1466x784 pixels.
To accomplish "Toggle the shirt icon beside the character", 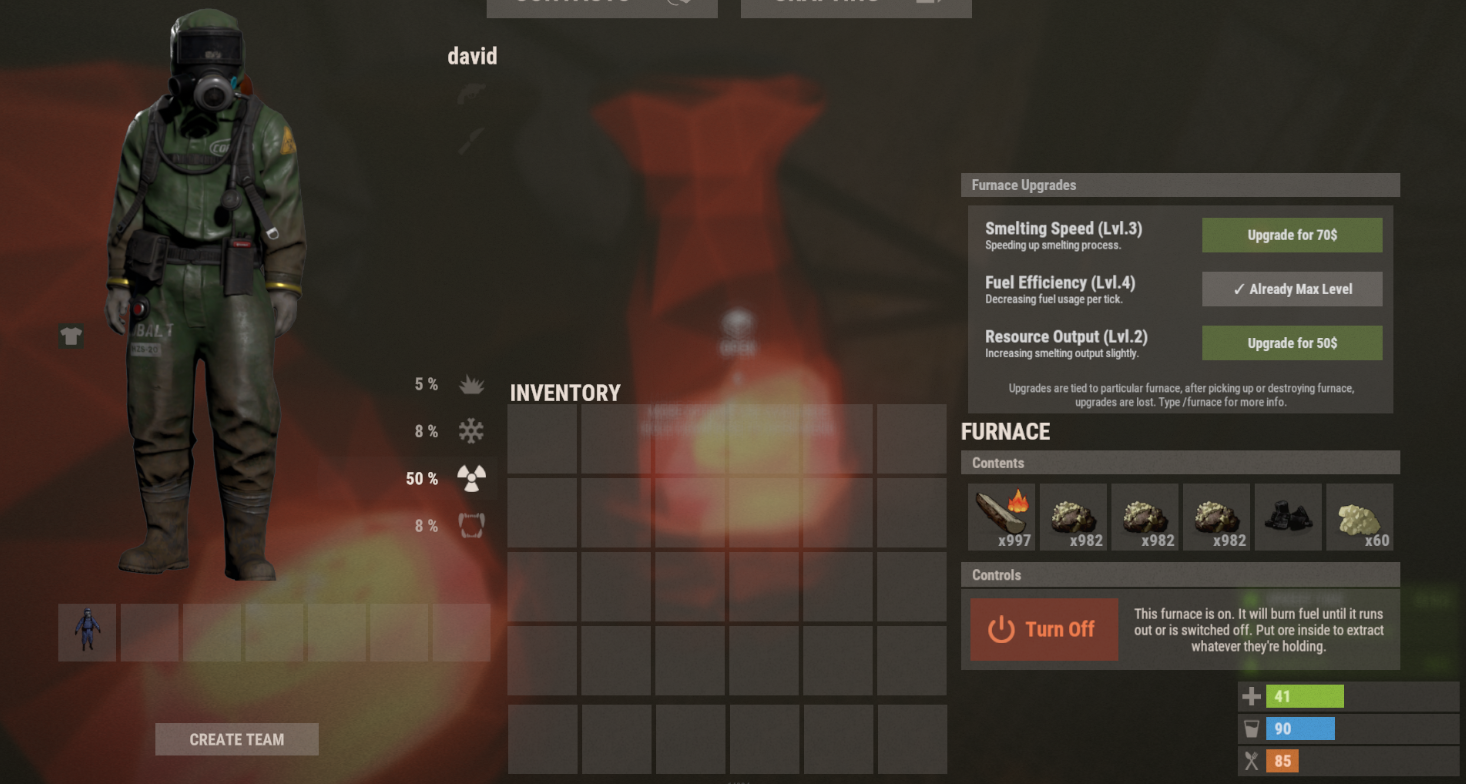I will coord(71,337).
